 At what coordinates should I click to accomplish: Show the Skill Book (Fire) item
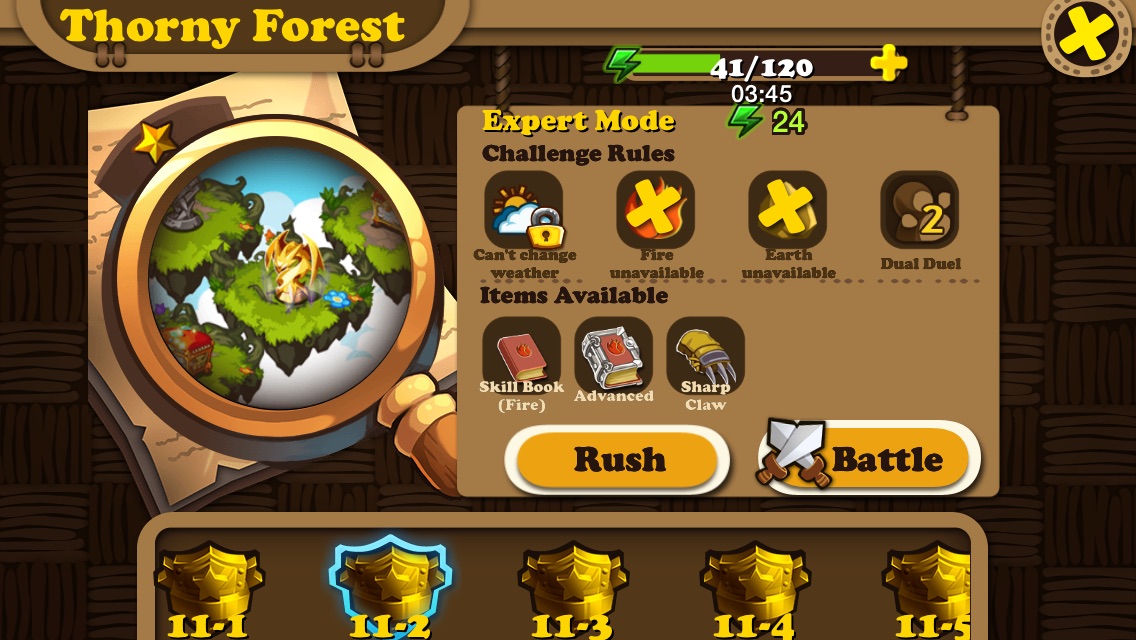point(522,355)
